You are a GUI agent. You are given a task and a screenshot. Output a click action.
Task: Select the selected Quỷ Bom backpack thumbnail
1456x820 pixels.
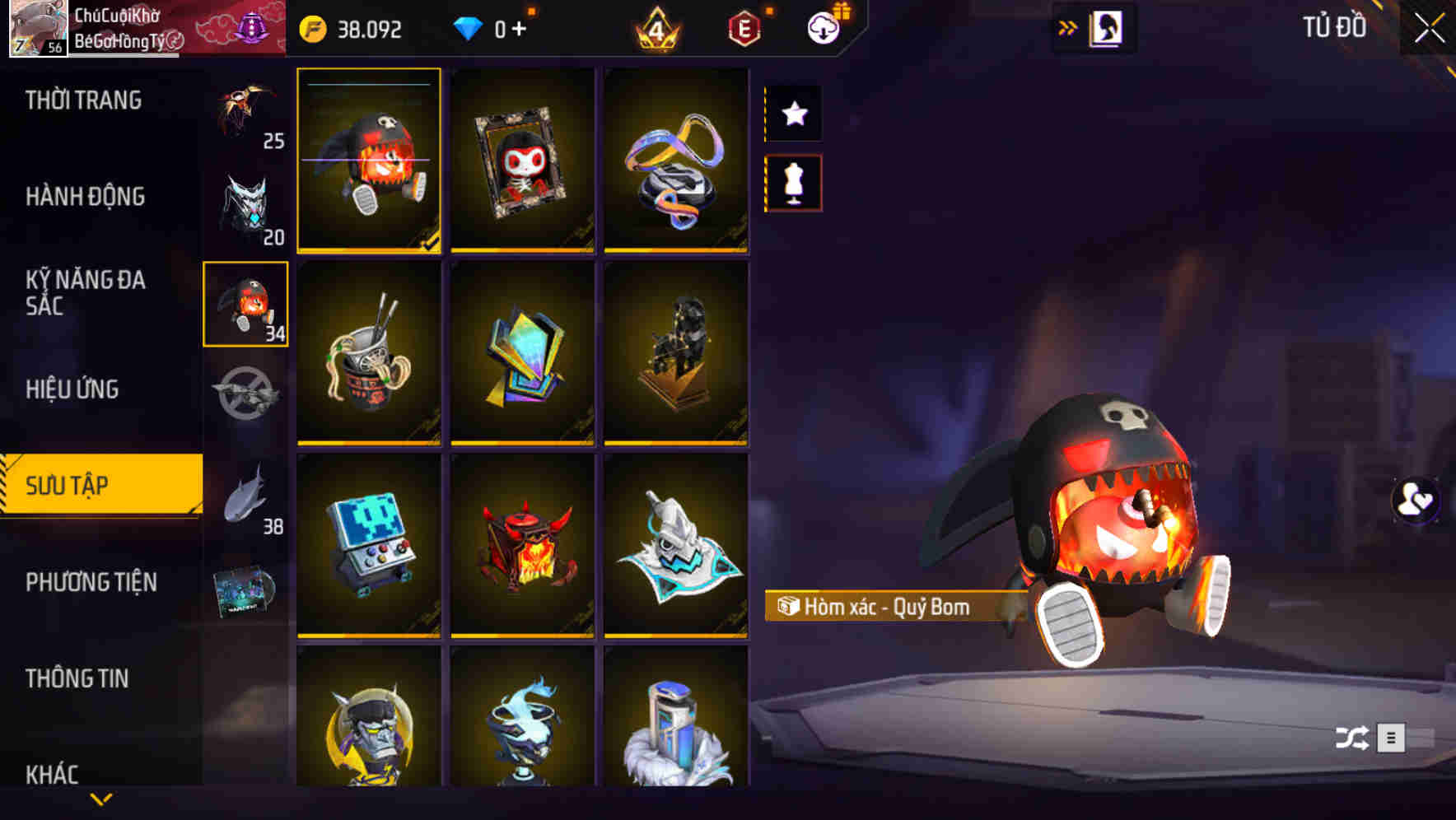[x=369, y=161]
